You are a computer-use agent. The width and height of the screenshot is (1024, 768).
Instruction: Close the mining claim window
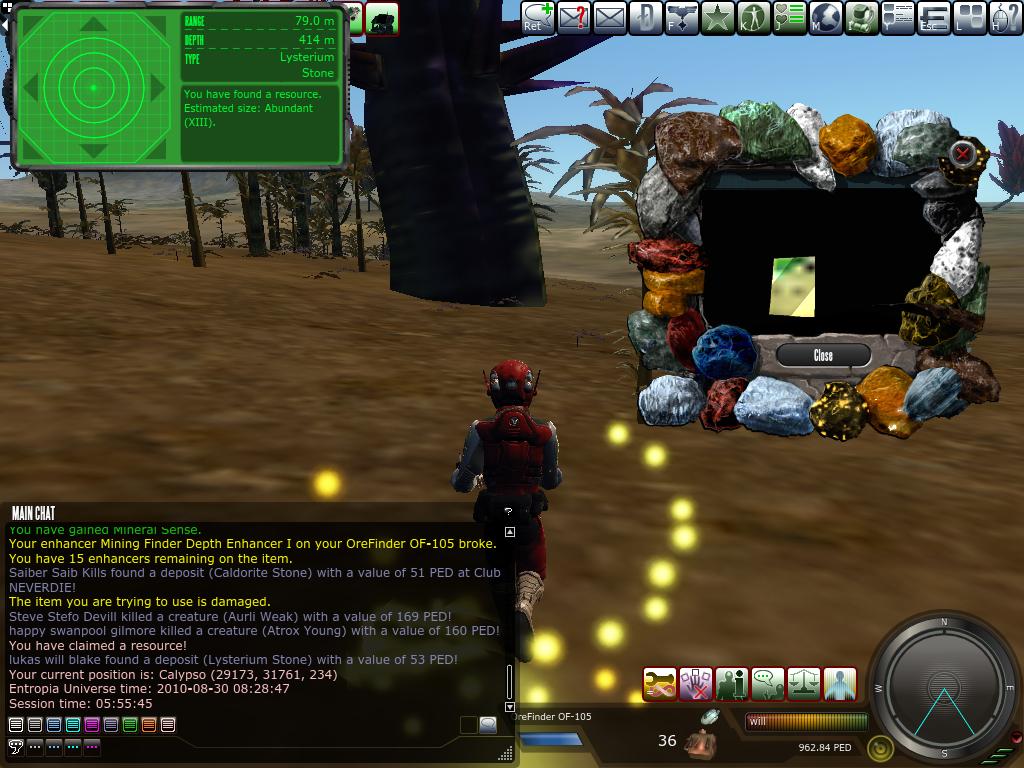click(823, 355)
